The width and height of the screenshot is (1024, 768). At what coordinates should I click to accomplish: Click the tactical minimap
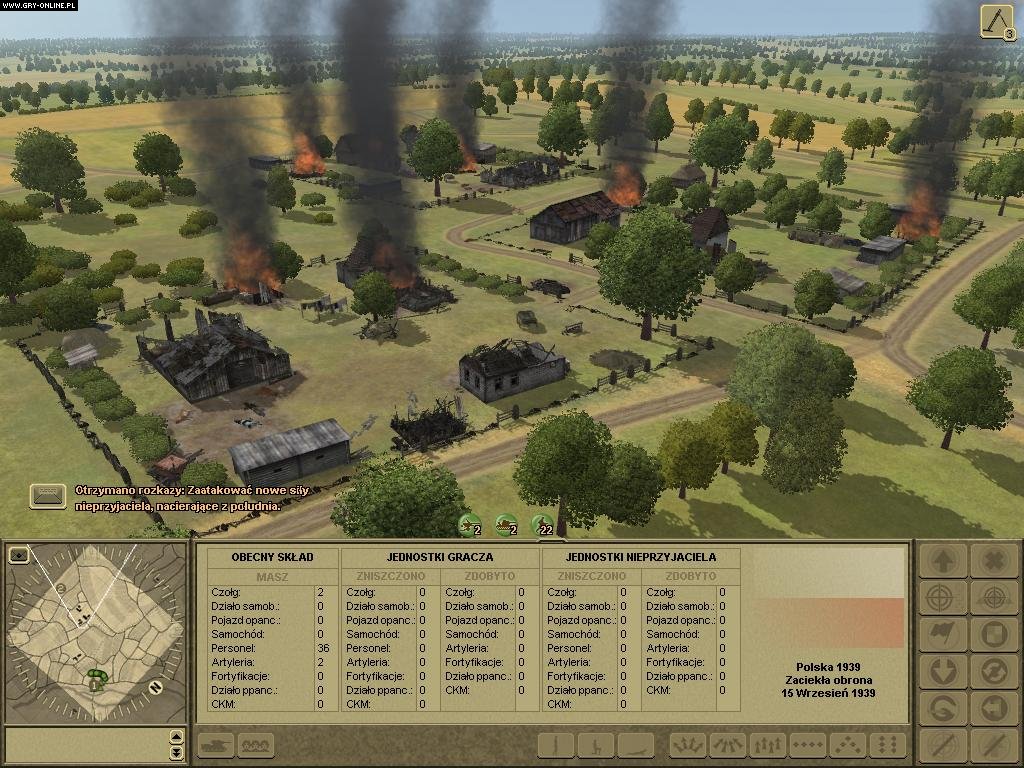pos(95,630)
